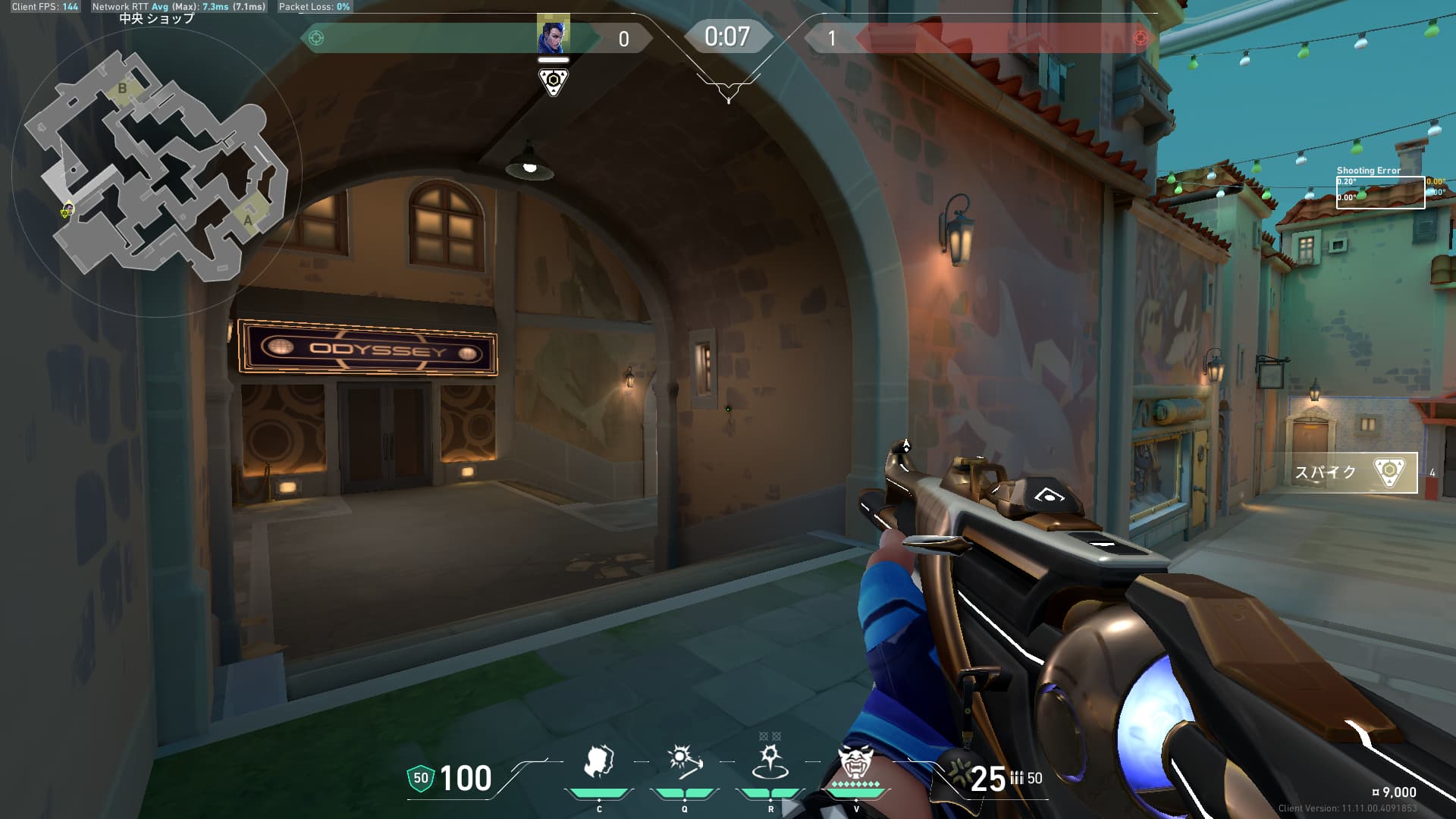This screenshot has width=1456, height=819.
Task: Click the red enemy team icon
Action: [1139, 38]
